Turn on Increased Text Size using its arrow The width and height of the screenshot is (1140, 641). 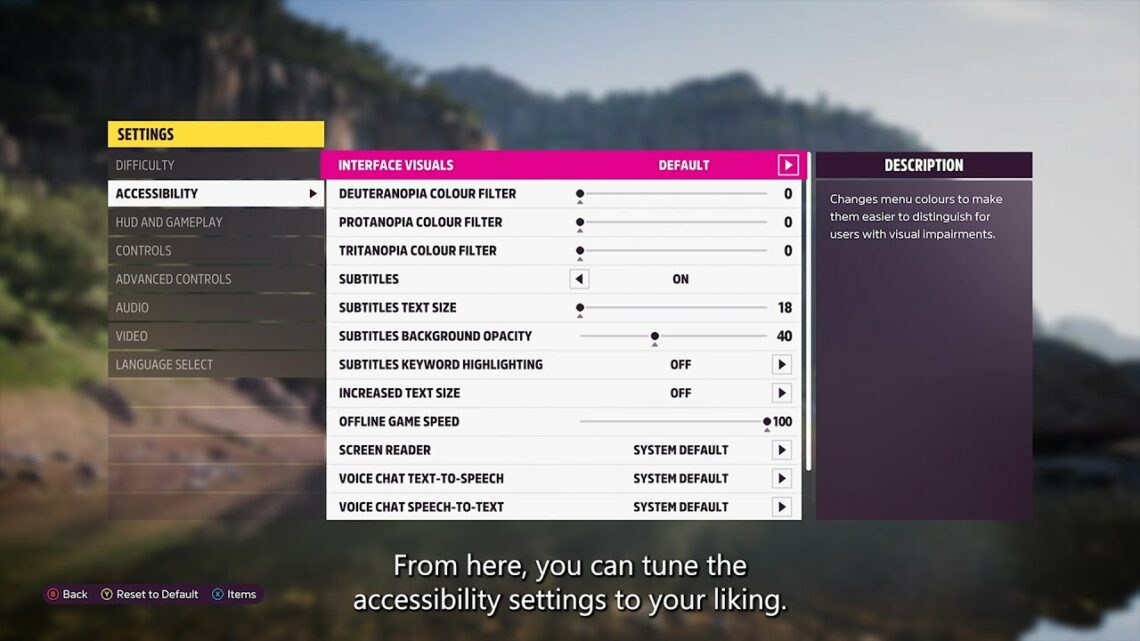pyautogui.click(x=782, y=393)
